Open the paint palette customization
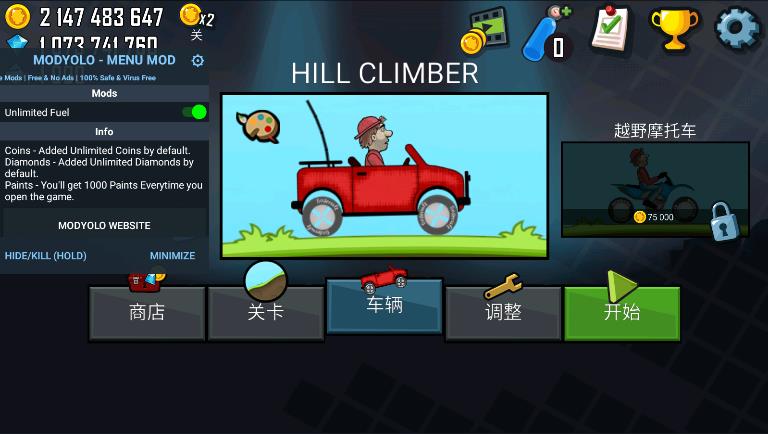Viewport: 768px width, 434px height. (x=257, y=125)
